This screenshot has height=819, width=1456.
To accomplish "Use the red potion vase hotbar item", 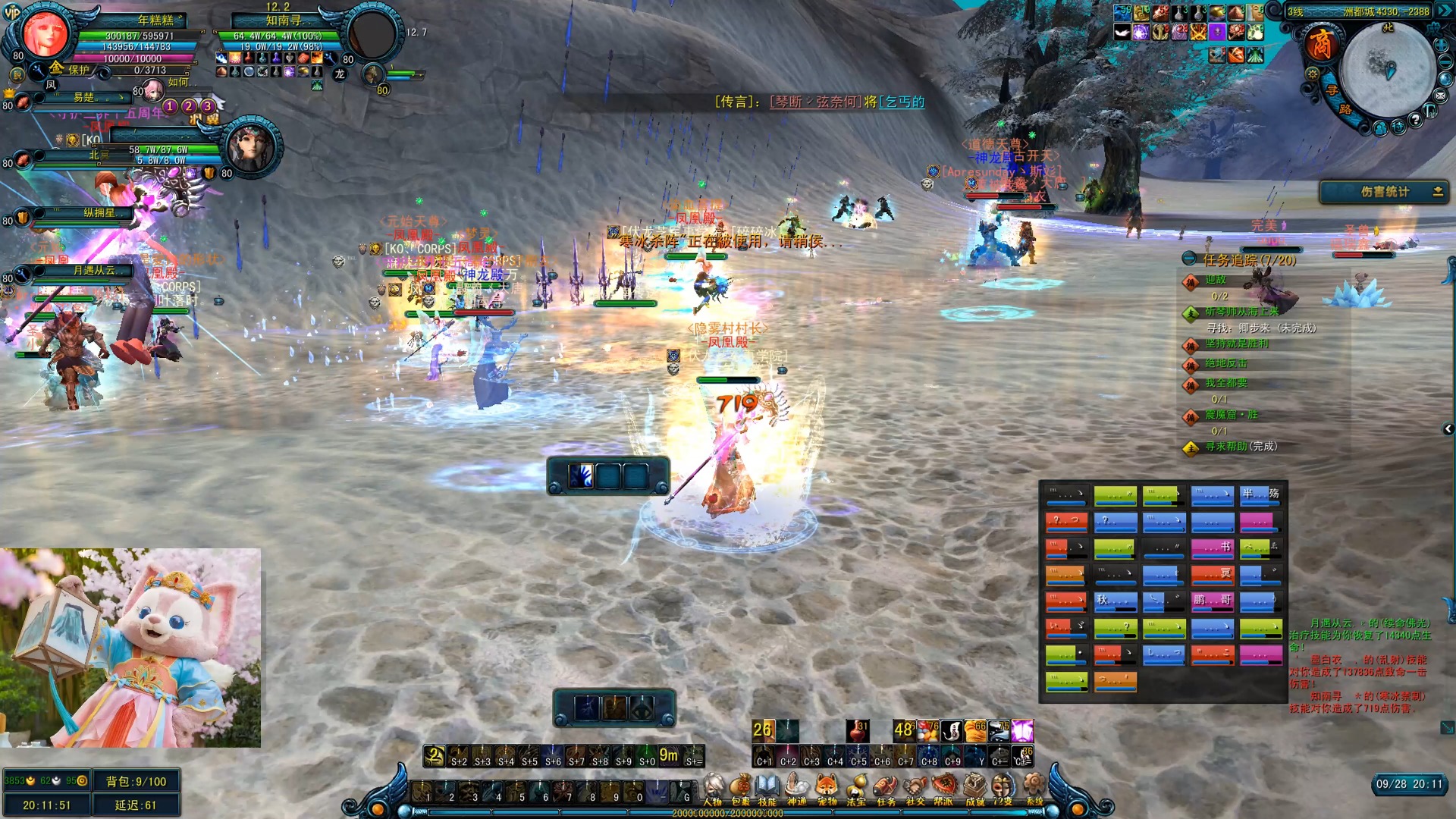I will [x=857, y=730].
